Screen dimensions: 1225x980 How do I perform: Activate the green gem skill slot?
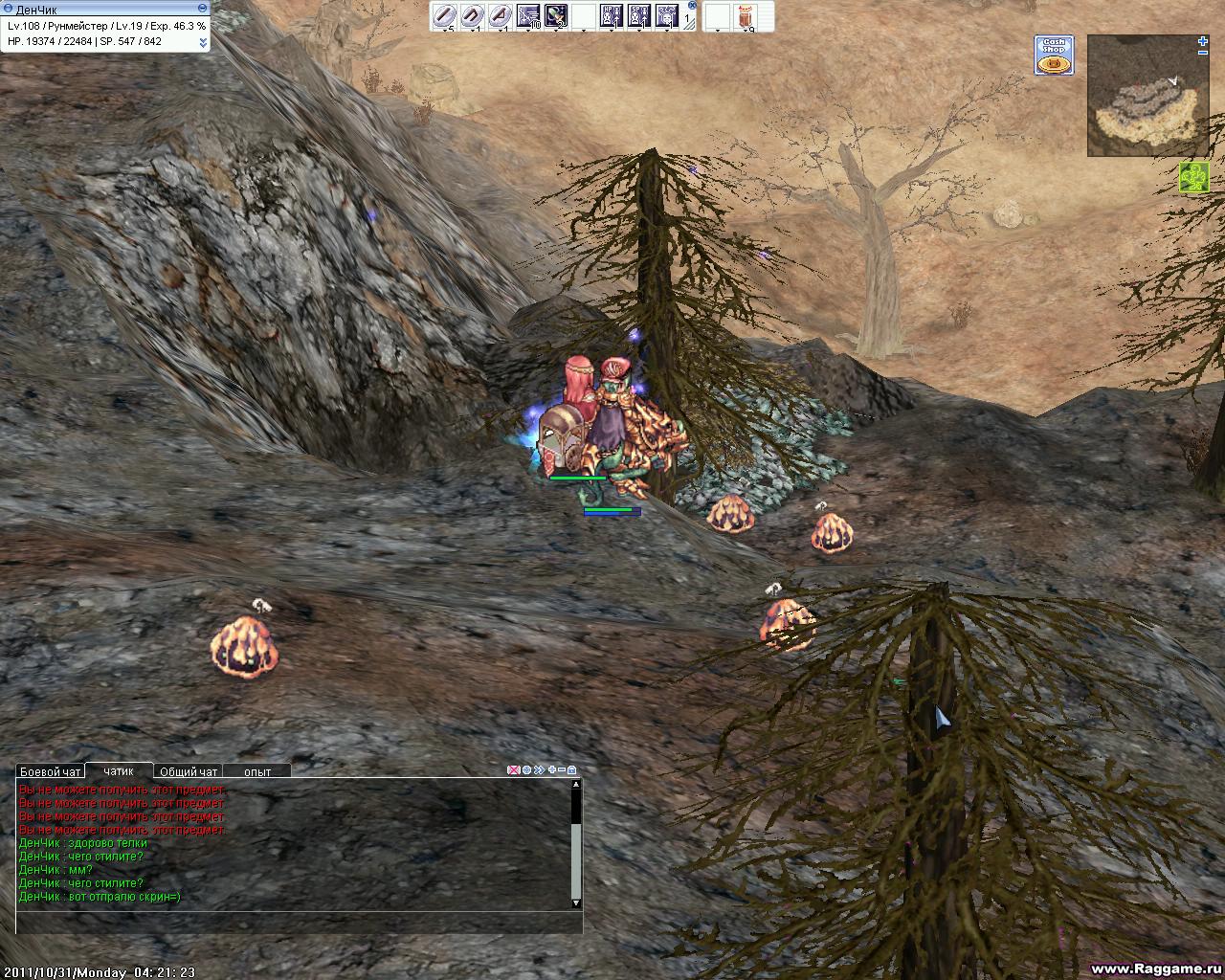556,15
